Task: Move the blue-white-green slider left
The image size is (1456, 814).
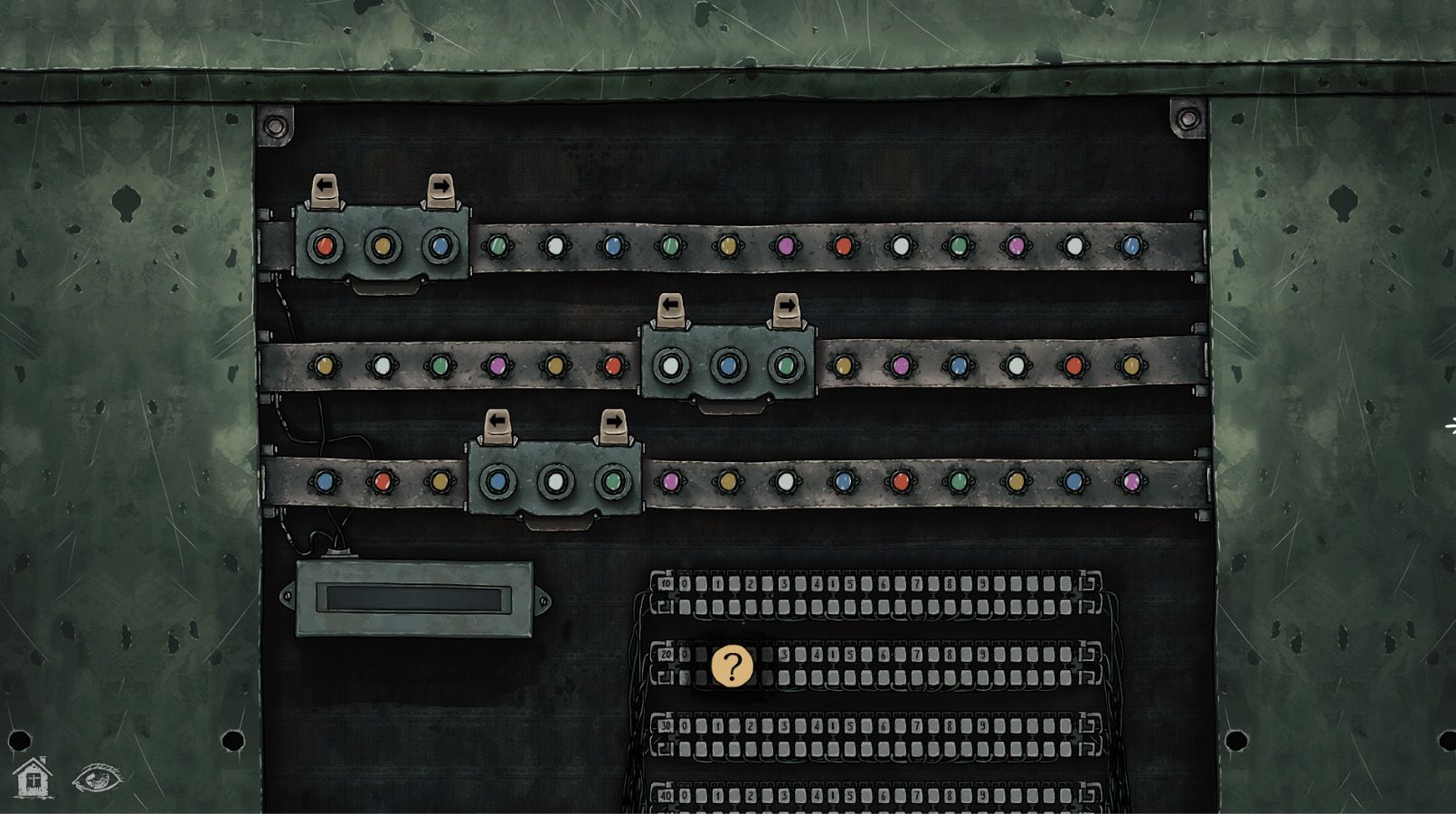Action: pos(497,425)
